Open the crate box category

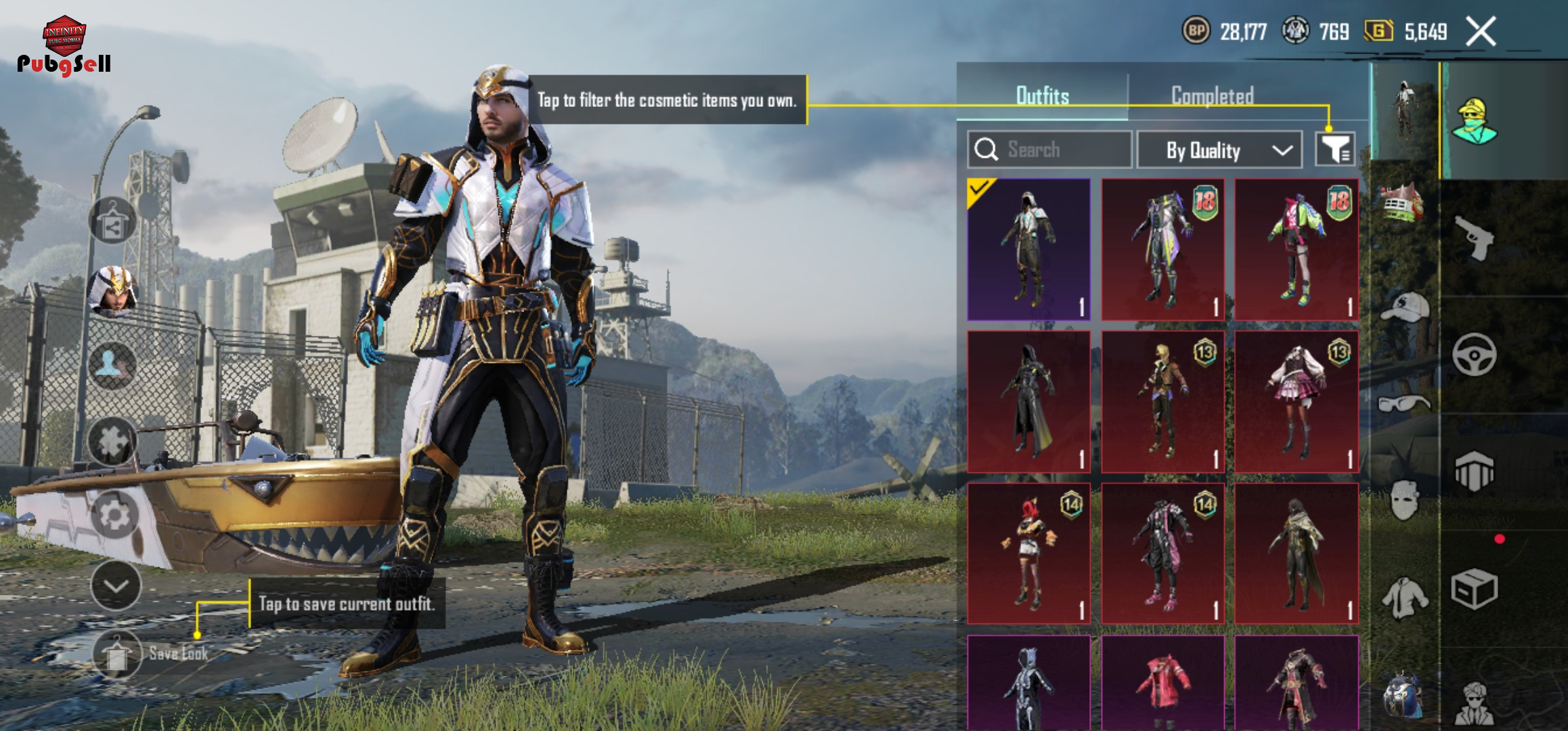[x=1474, y=589]
